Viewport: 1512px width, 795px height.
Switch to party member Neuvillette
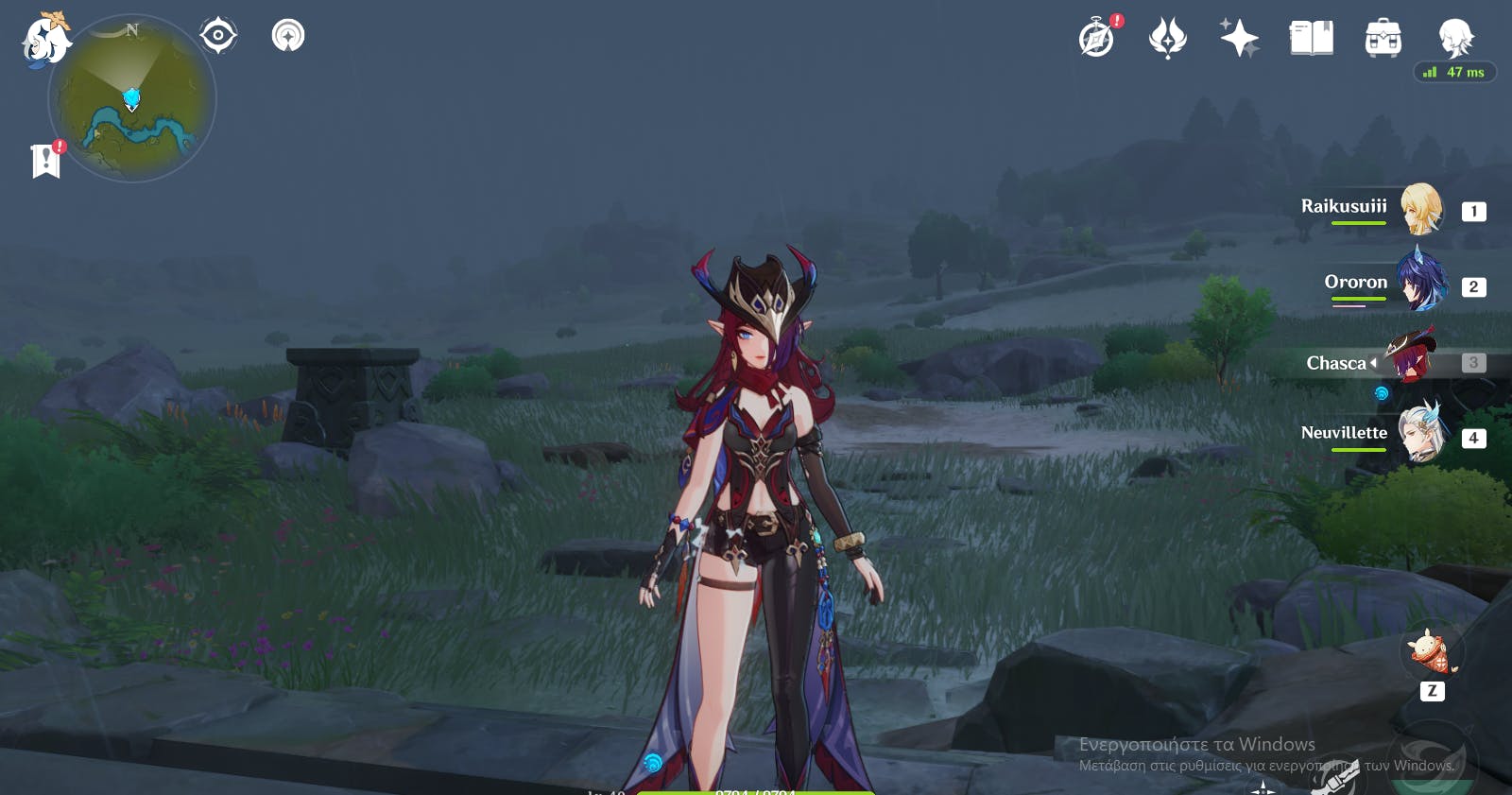tap(1419, 434)
